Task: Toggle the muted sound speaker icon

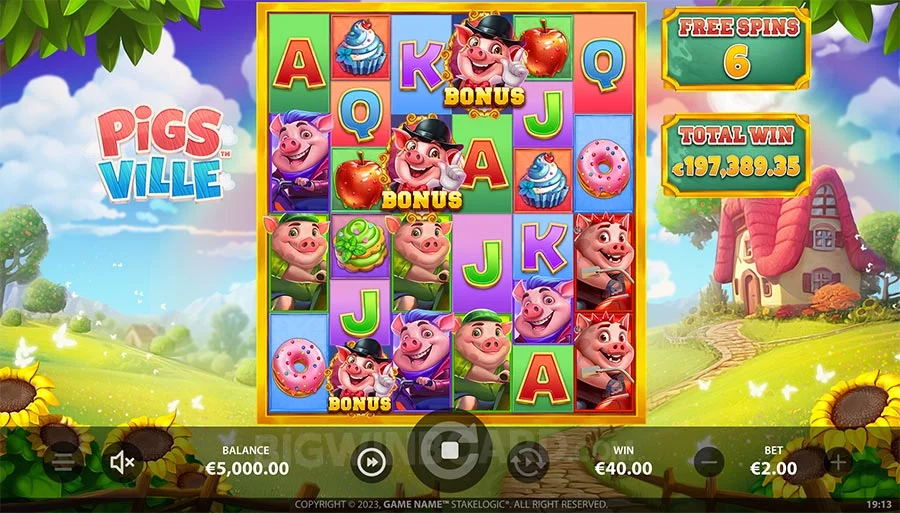Action: [x=123, y=462]
